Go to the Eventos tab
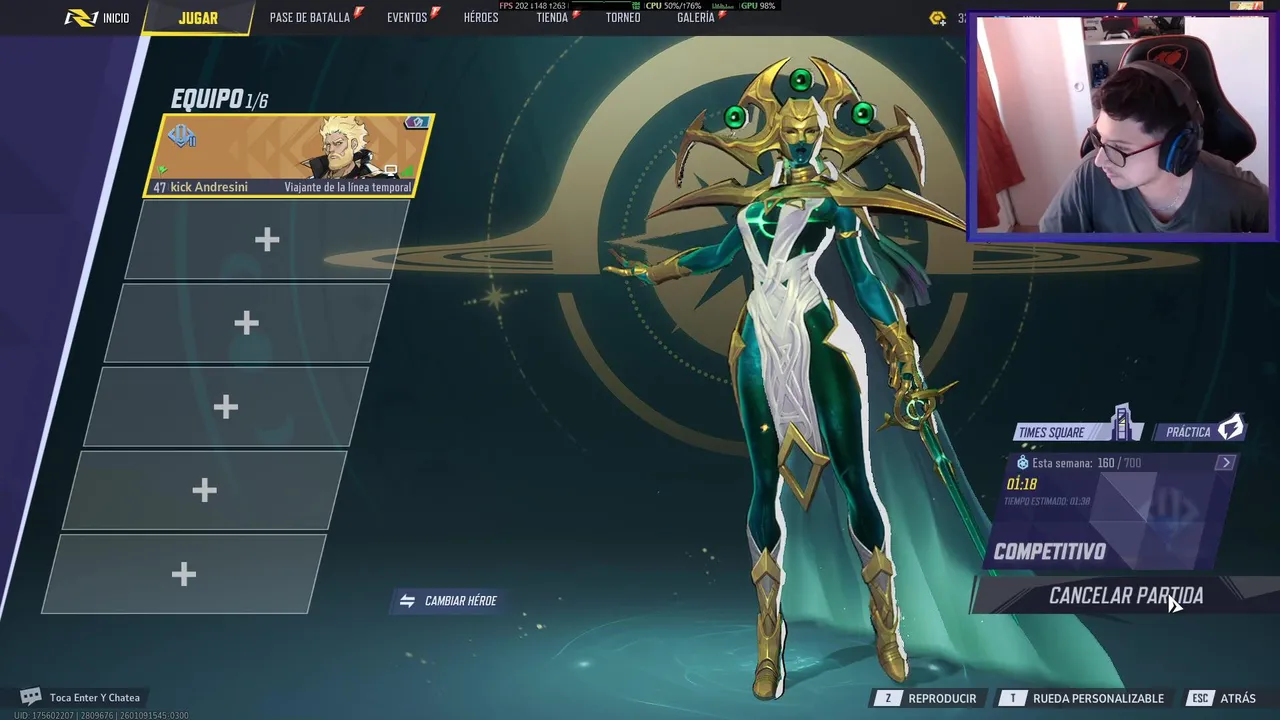Viewport: 1280px width, 720px height. click(408, 18)
